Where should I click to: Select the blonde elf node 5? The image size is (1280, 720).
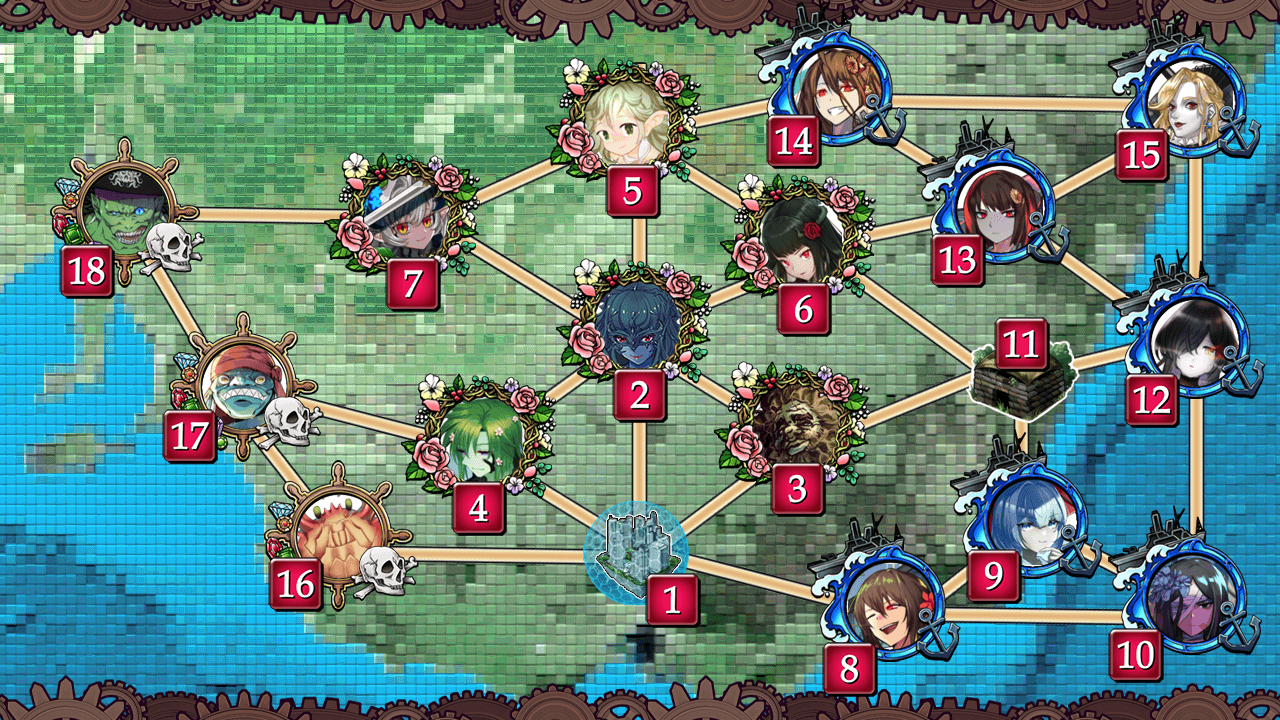628,122
